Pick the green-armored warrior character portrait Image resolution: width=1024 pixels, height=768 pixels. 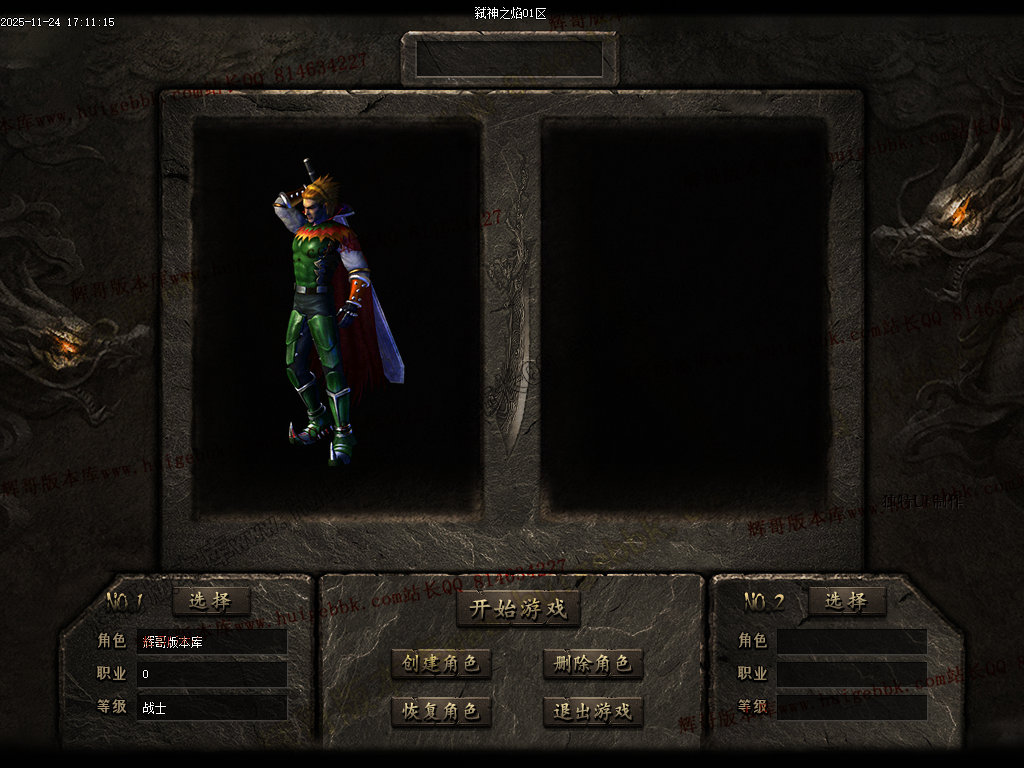330,310
